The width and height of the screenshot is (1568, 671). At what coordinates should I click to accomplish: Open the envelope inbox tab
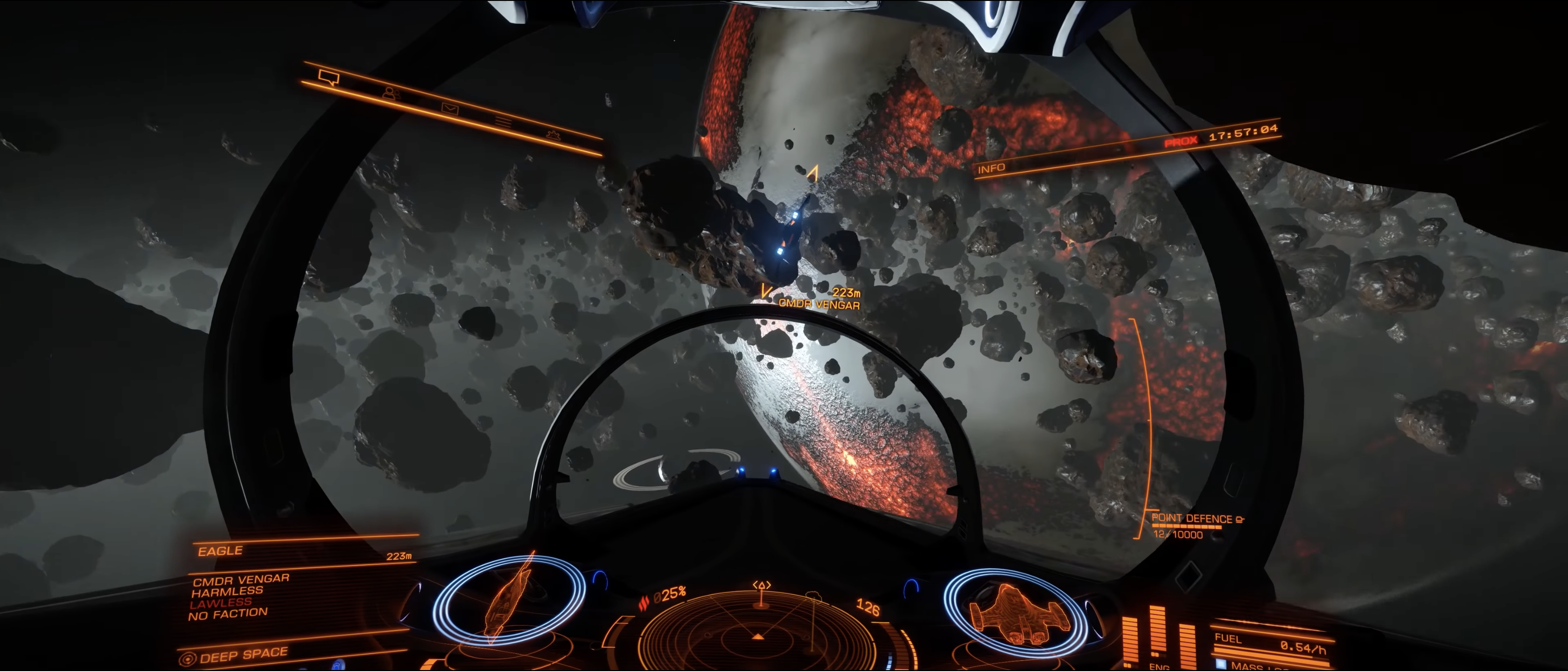(x=450, y=108)
